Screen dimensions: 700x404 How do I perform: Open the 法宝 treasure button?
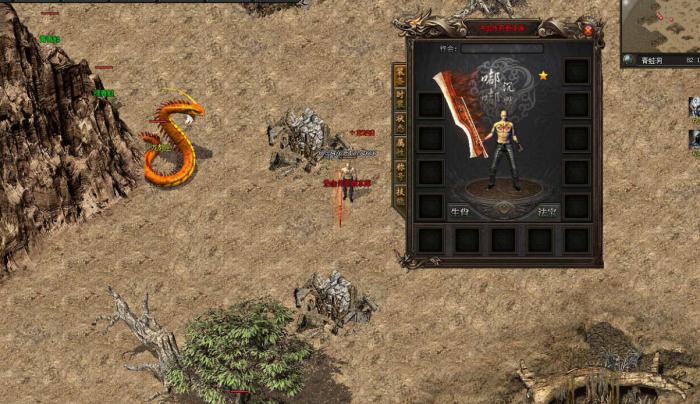[x=548, y=211]
